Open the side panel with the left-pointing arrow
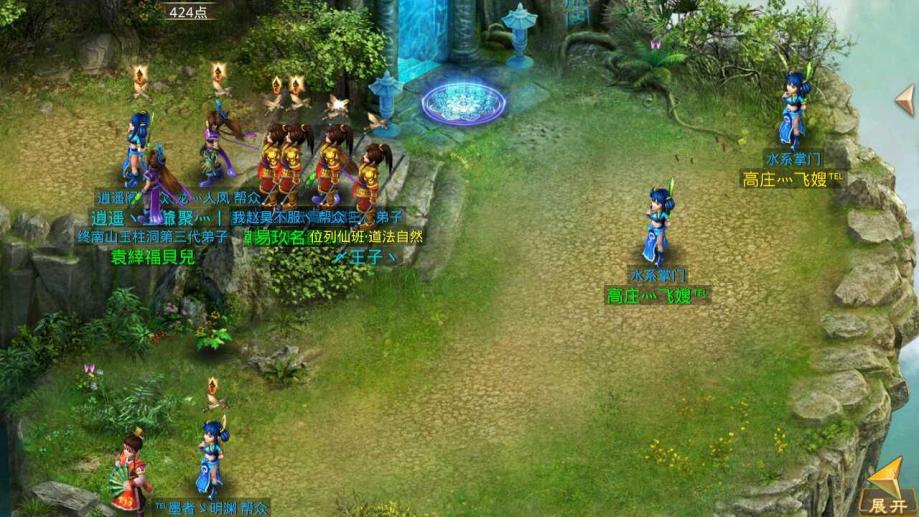 905,98
